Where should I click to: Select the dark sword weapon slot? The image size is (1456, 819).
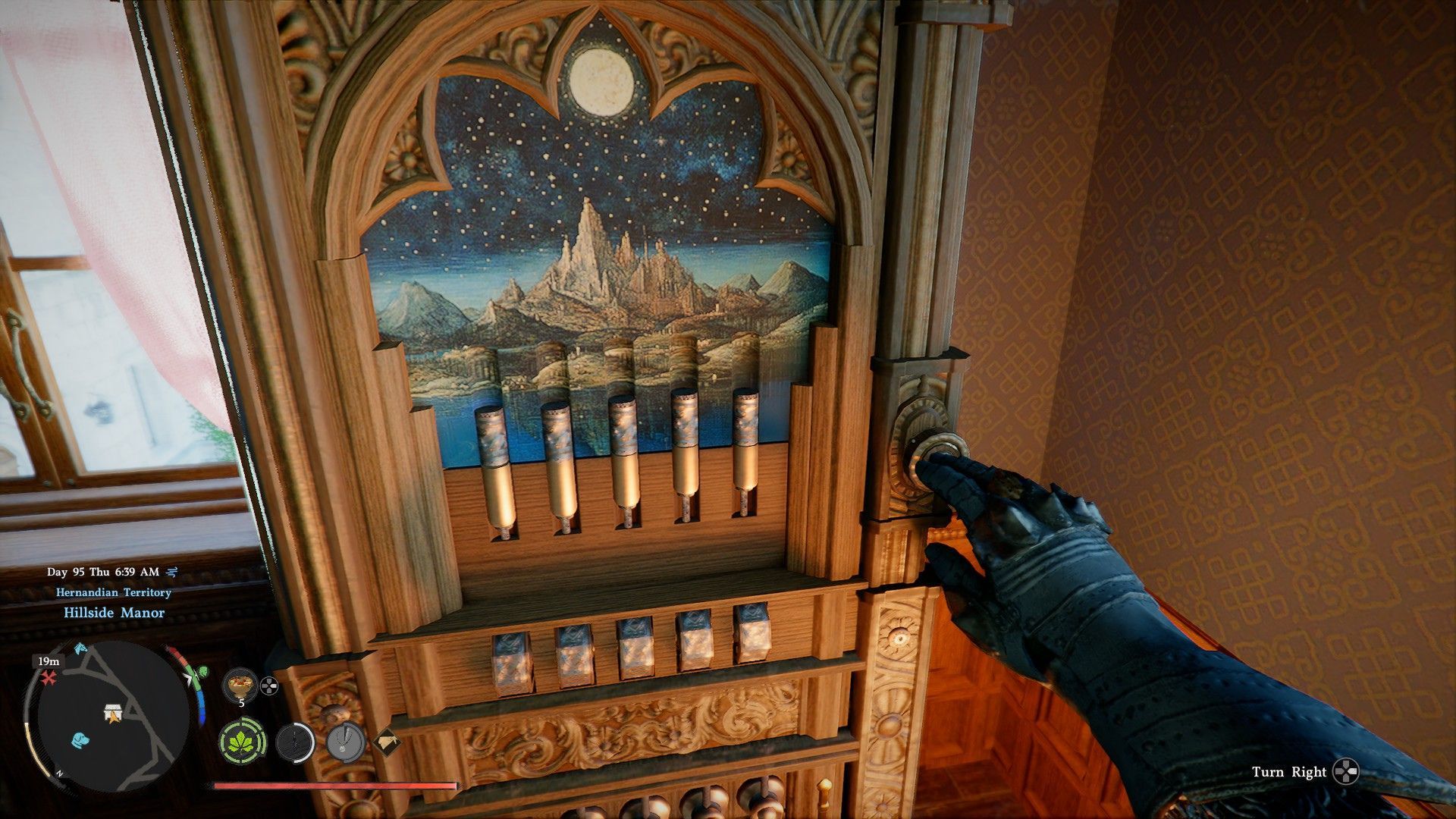pyautogui.click(x=294, y=742)
